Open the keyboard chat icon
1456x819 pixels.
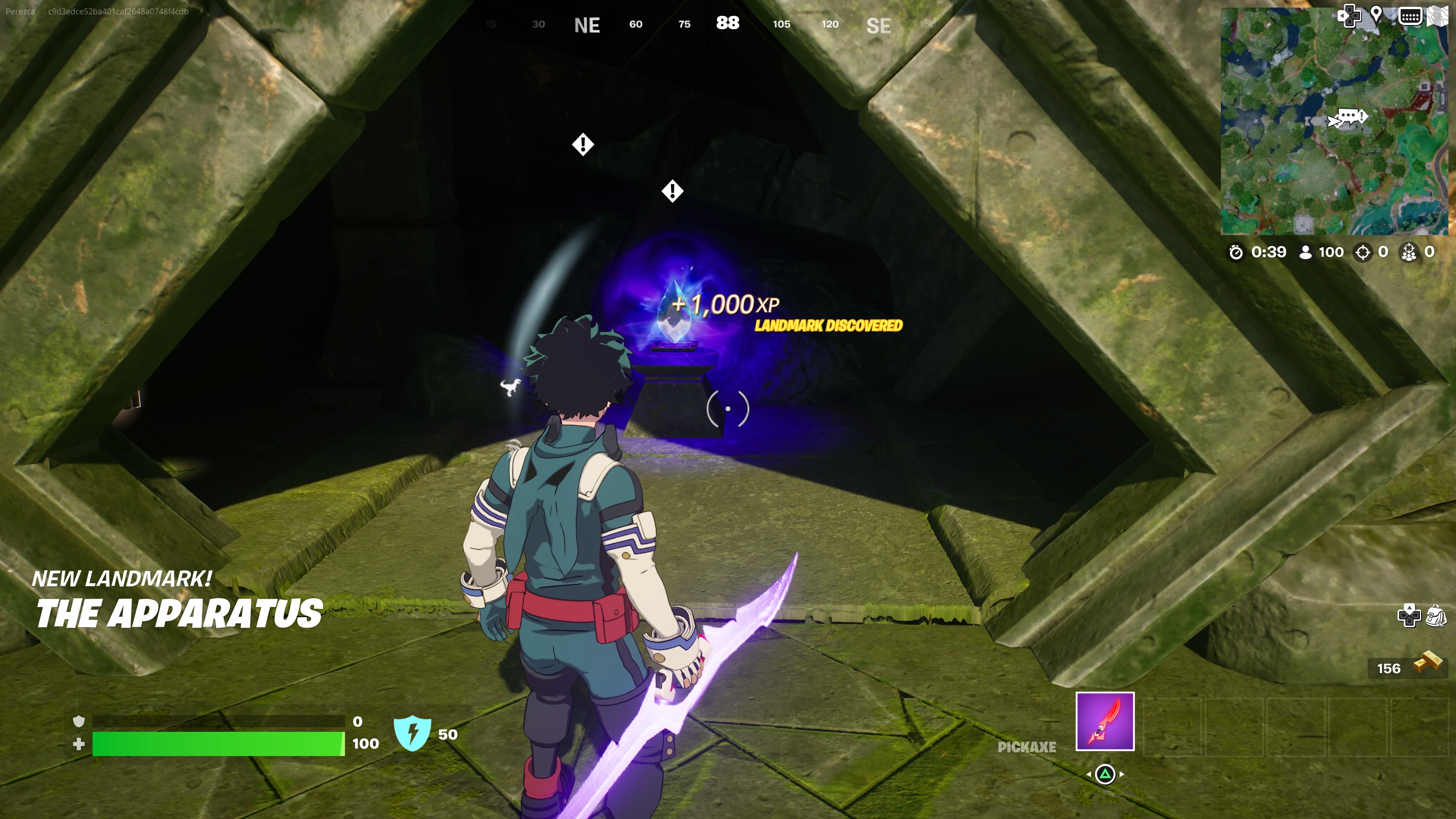pyautogui.click(x=1410, y=16)
